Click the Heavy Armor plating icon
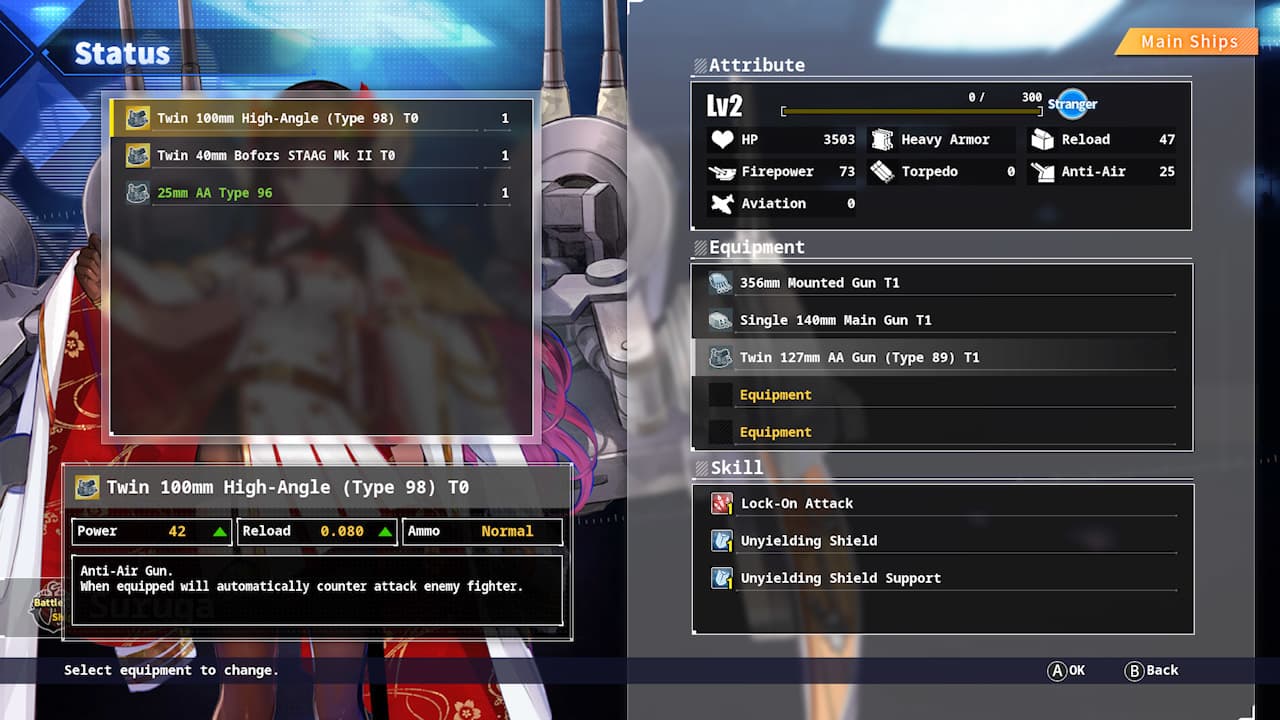Viewport: 1280px width, 720px height. (x=882, y=139)
